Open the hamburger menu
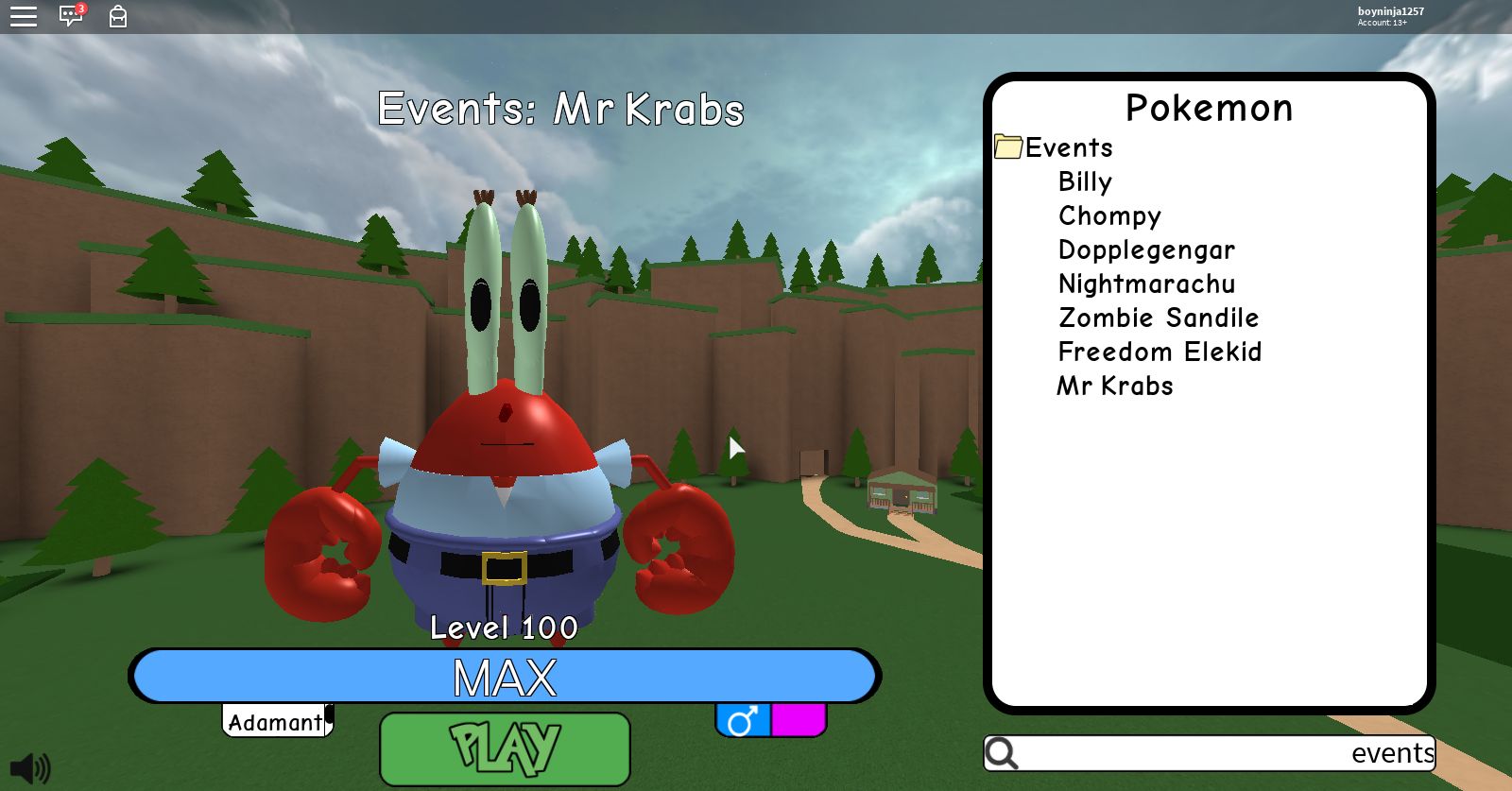Viewport: 1512px width, 791px height. 24,15
